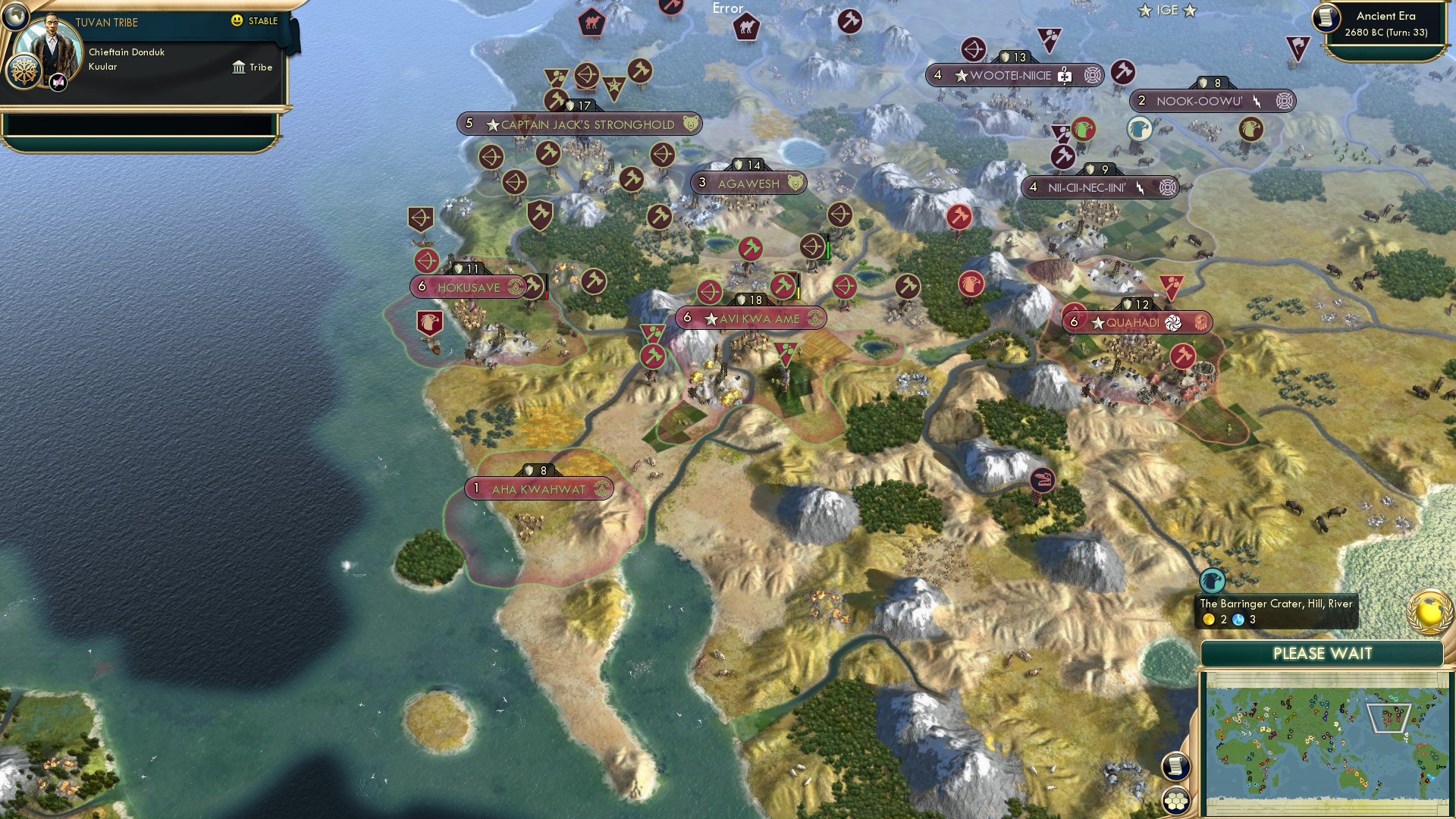Click the PLEASE WAIT banner
This screenshot has width=1456, height=819.
click(1324, 652)
